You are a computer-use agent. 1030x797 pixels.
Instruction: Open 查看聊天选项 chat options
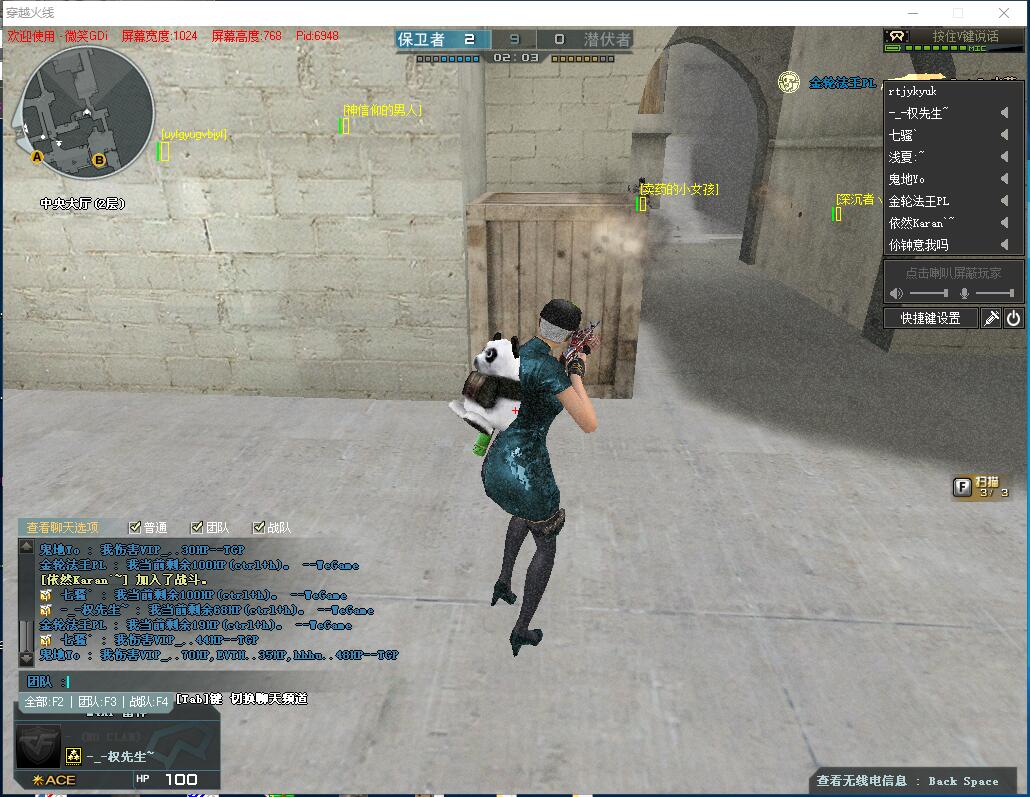(x=62, y=527)
